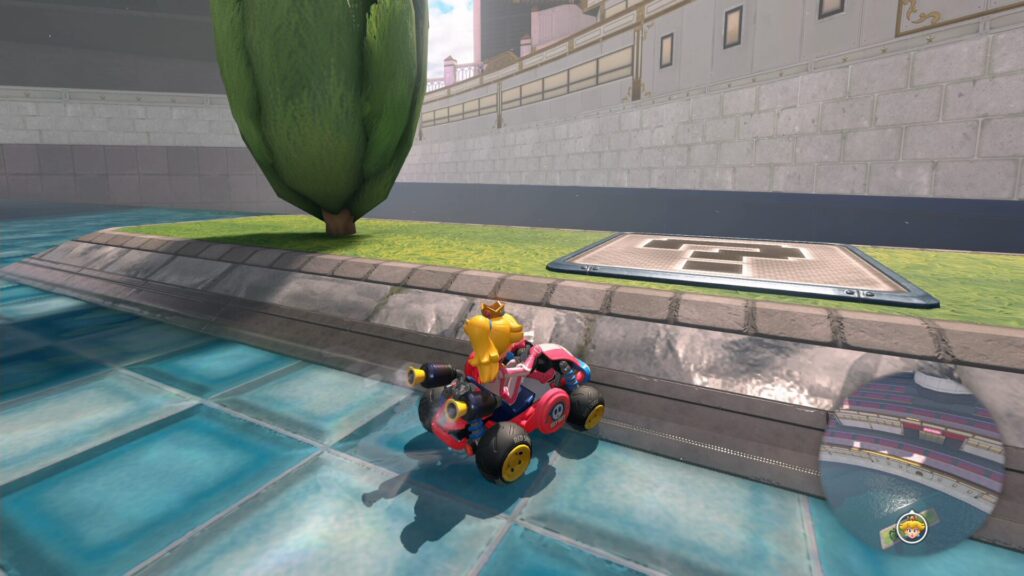Select Peach's player marker on the minimap
The height and width of the screenshot is (576, 1024).
pos(911,527)
